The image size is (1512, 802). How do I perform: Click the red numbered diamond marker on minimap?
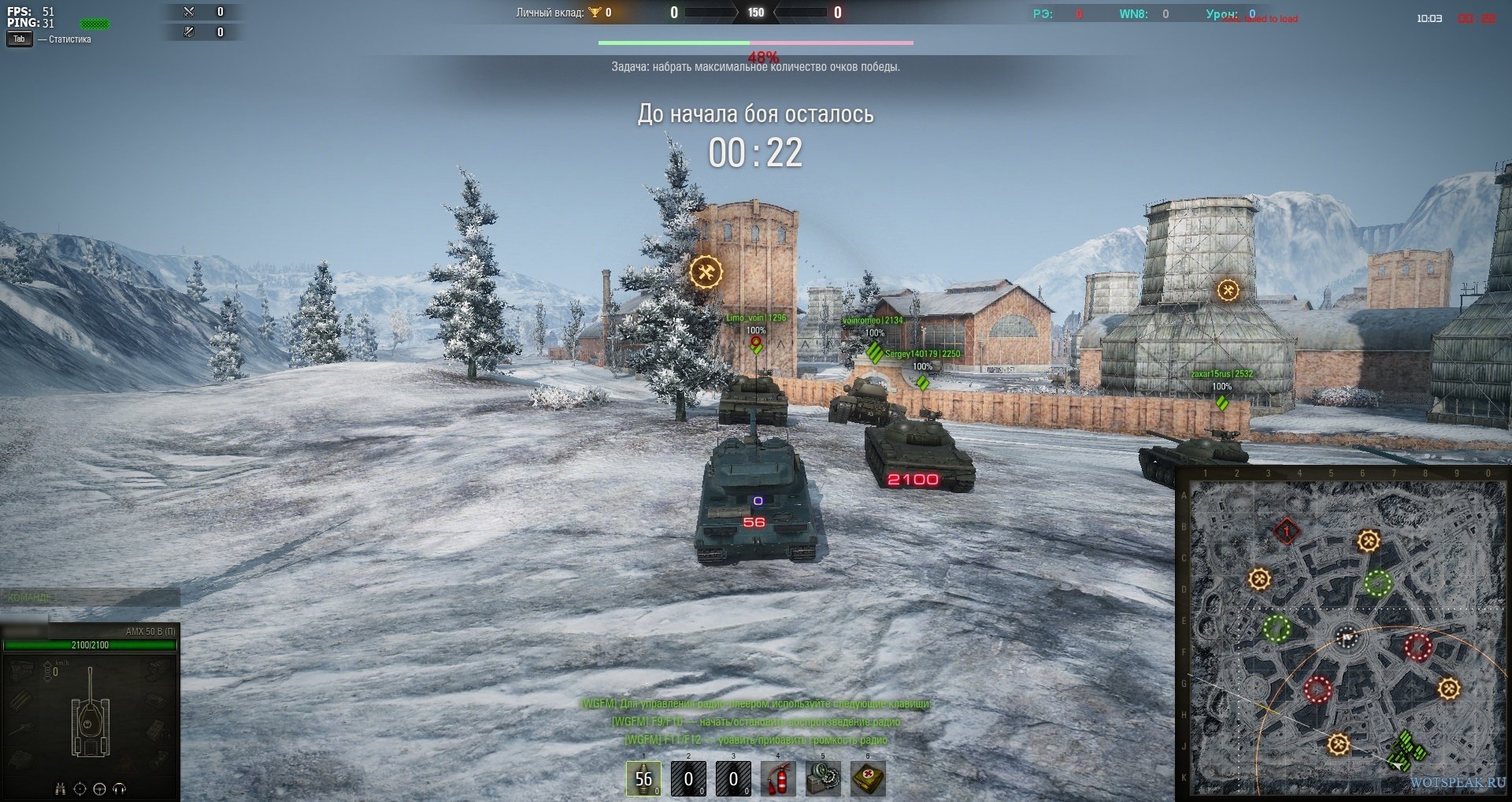(1287, 532)
